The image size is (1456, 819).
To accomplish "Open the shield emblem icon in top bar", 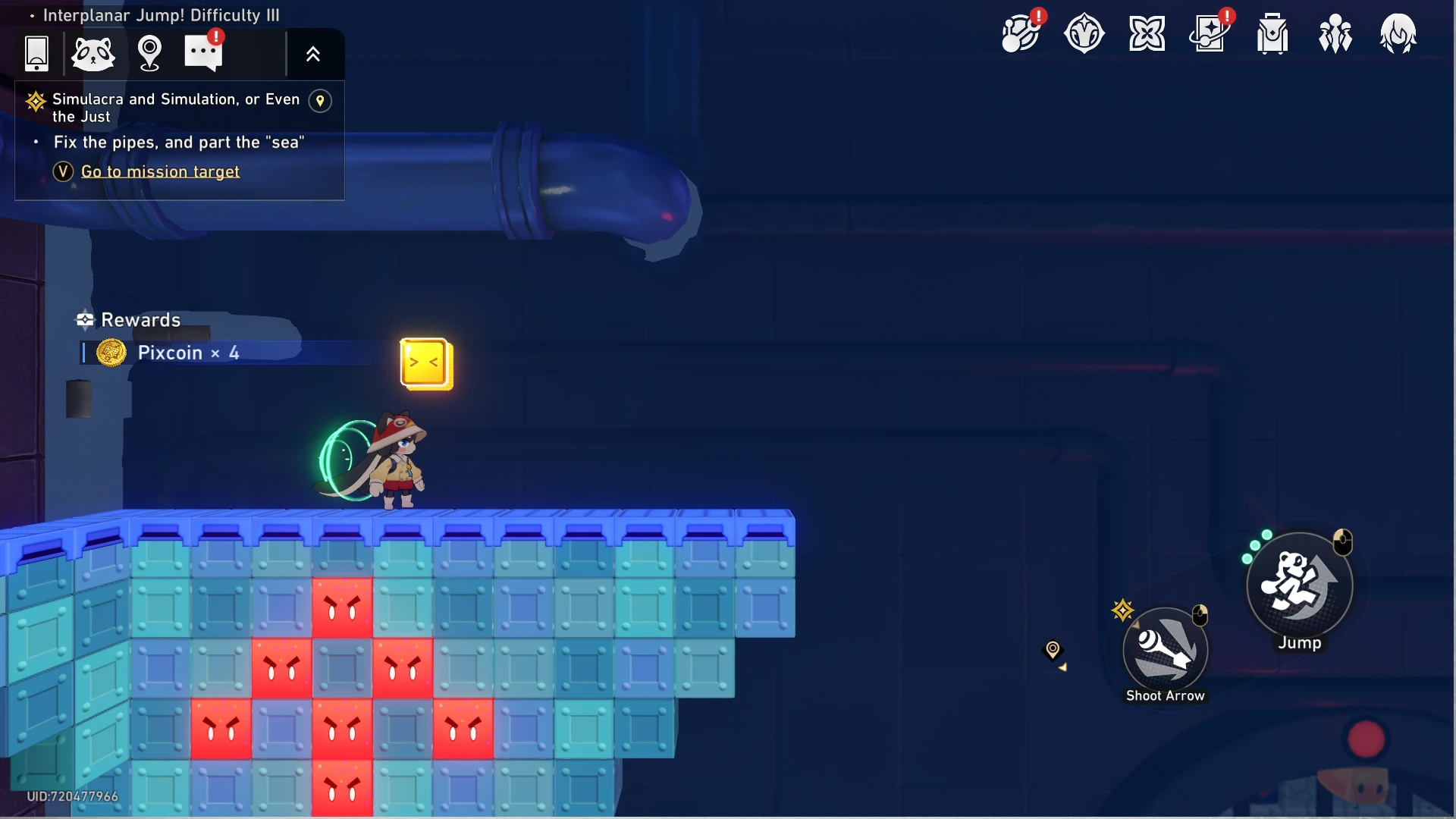I will click(x=1084, y=34).
